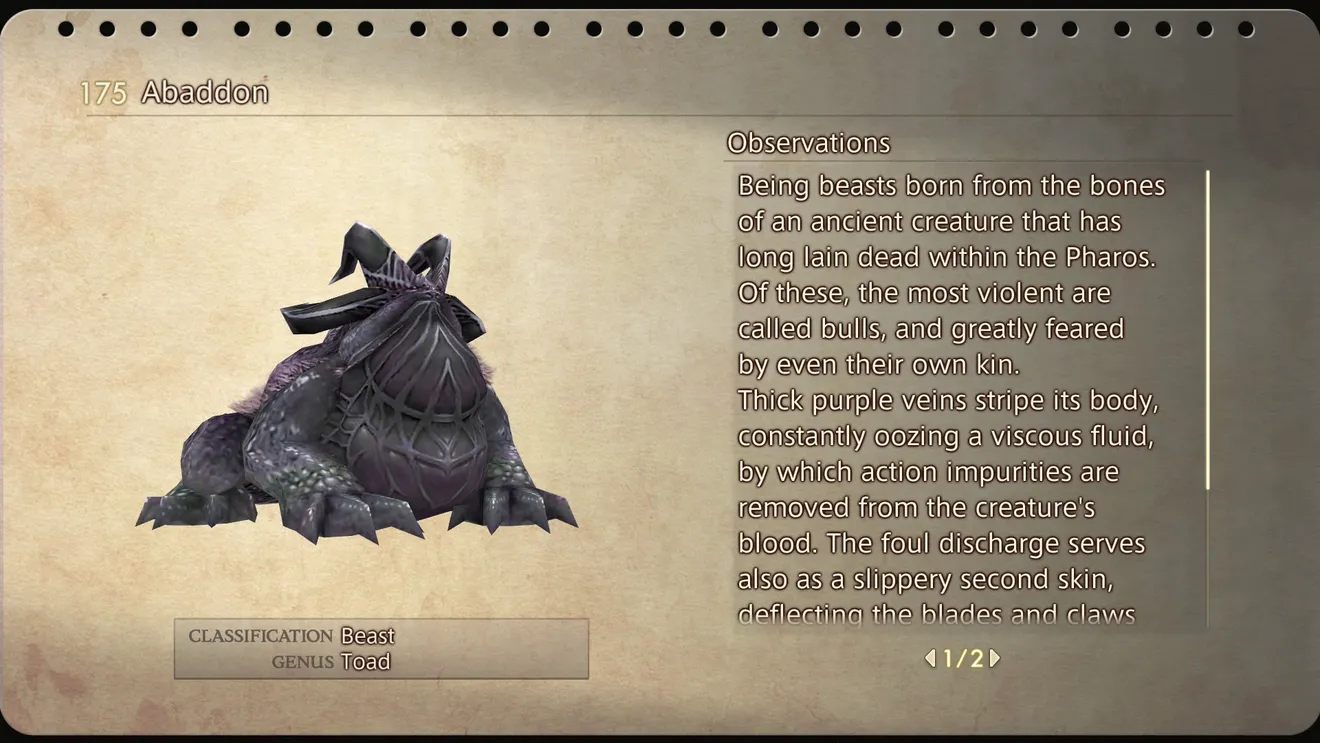Go to the next observations page arrow
Screen dimensions: 1320x743
995,658
